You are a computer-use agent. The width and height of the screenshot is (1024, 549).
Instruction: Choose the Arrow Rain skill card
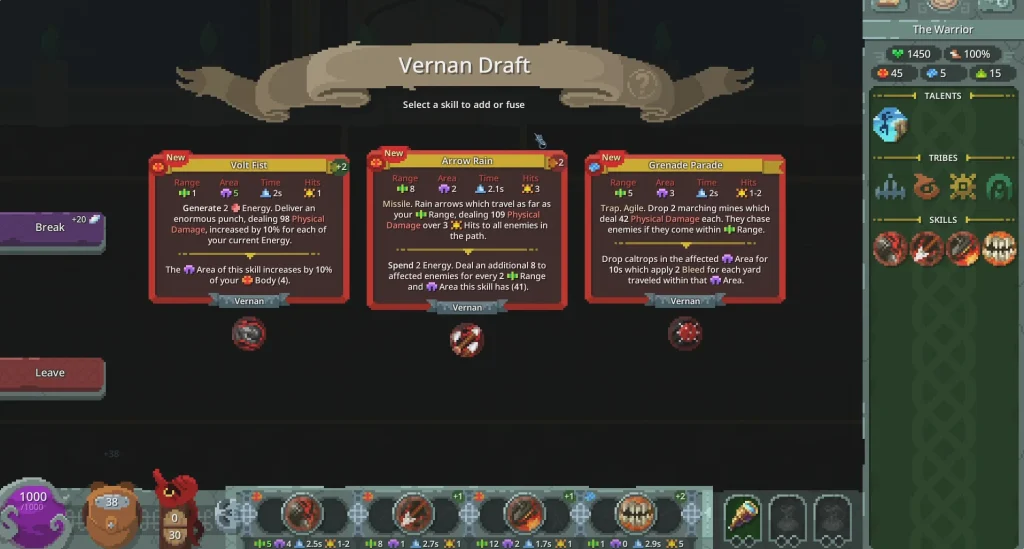click(x=467, y=229)
